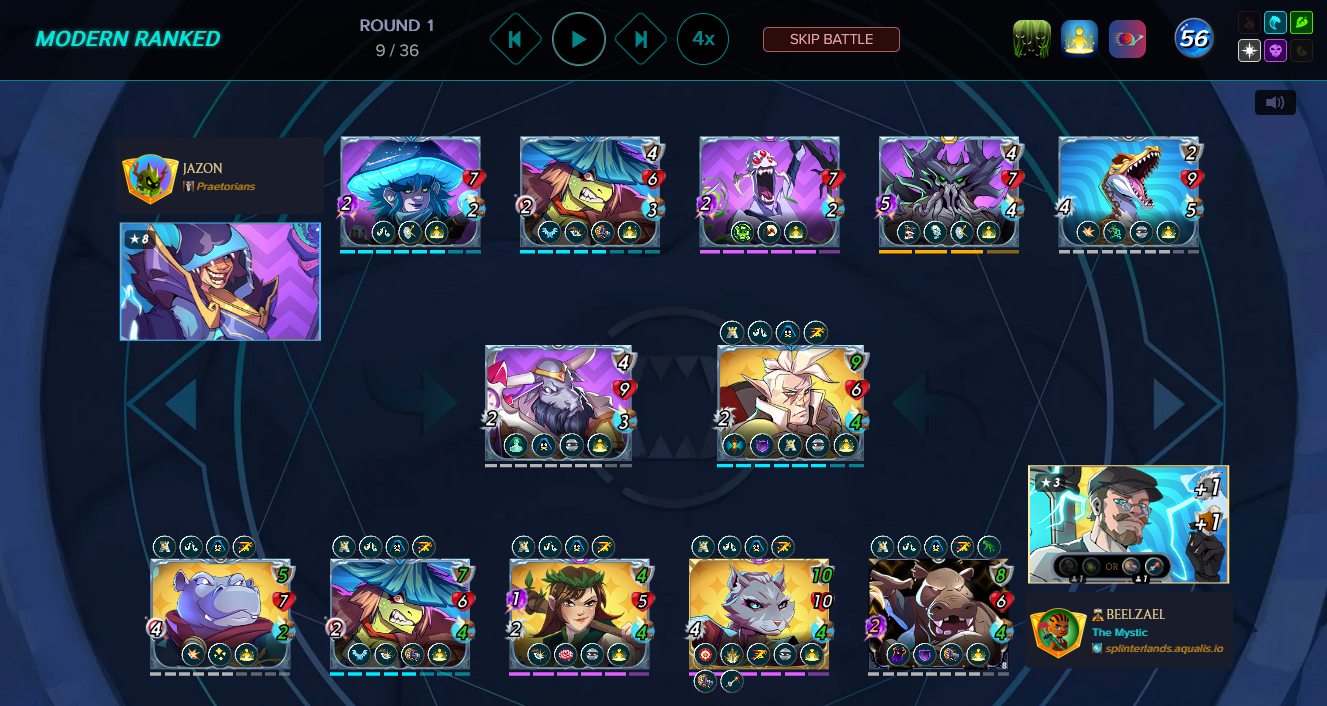The image size is (1327, 706).
Task: Select the purple hippo monster card
Action: pyautogui.click(x=220, y=613)
